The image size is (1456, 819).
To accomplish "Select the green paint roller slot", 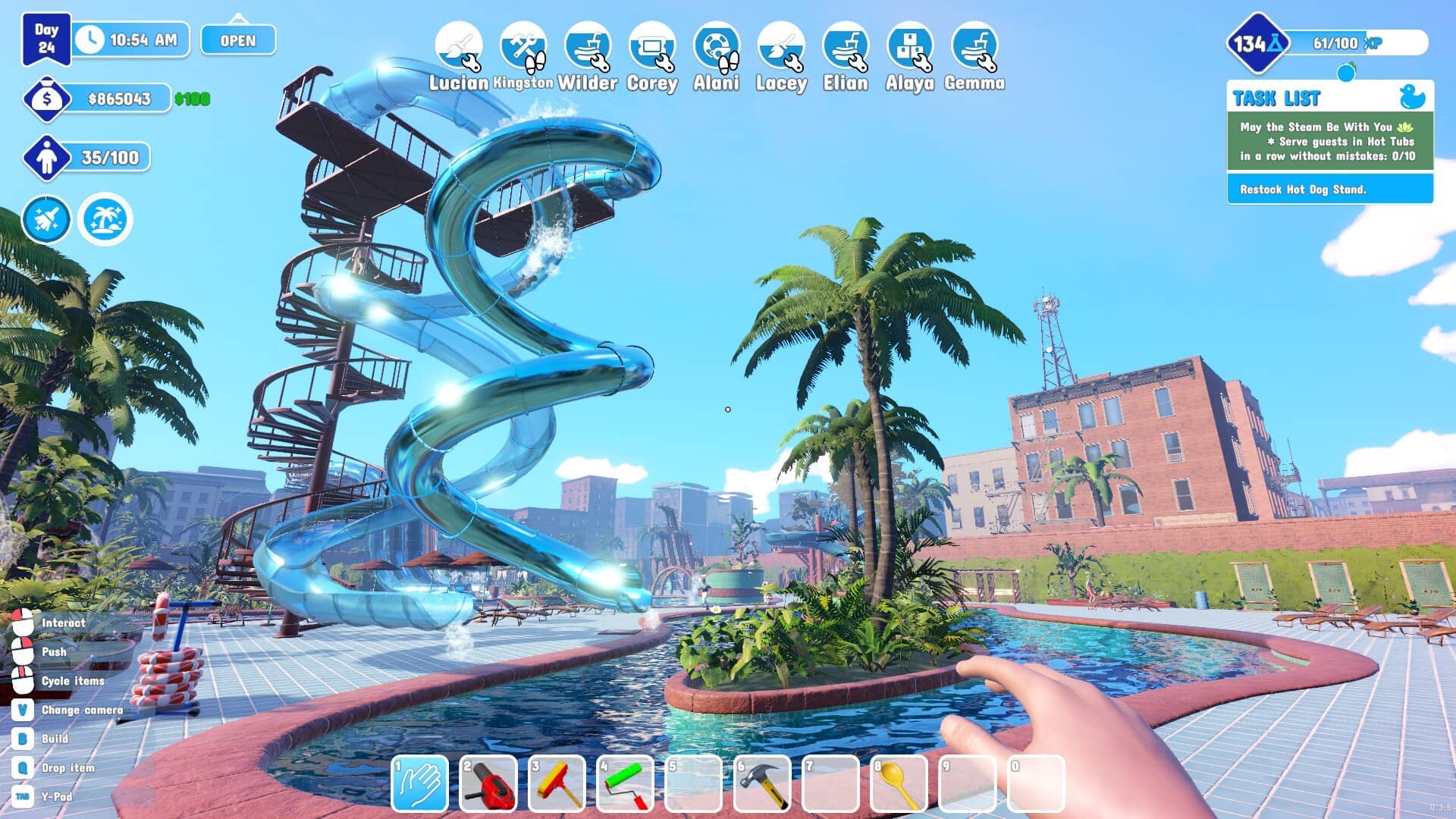I will pos(625,784).
